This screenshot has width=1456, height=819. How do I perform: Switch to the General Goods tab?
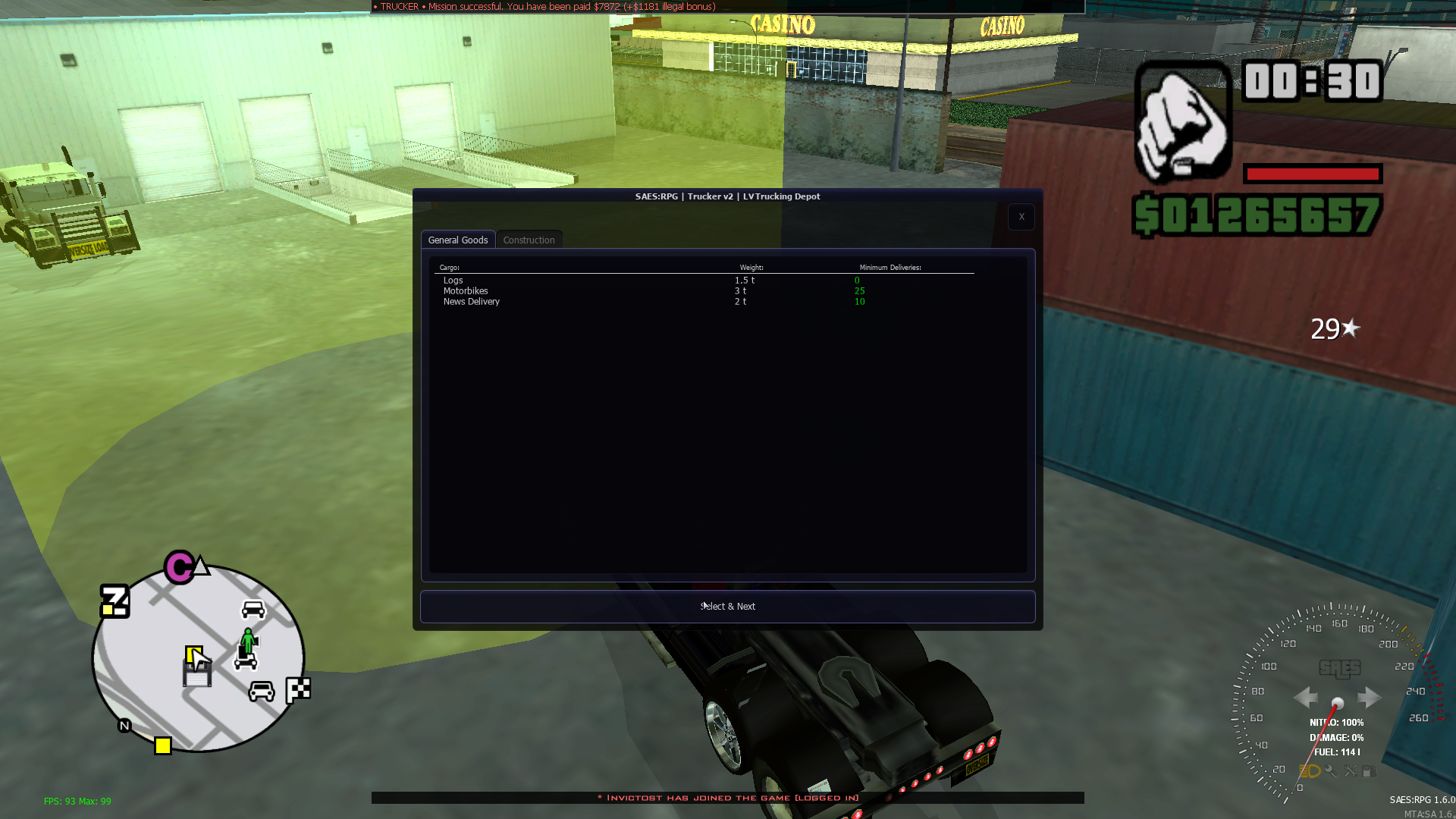[458, 240]
